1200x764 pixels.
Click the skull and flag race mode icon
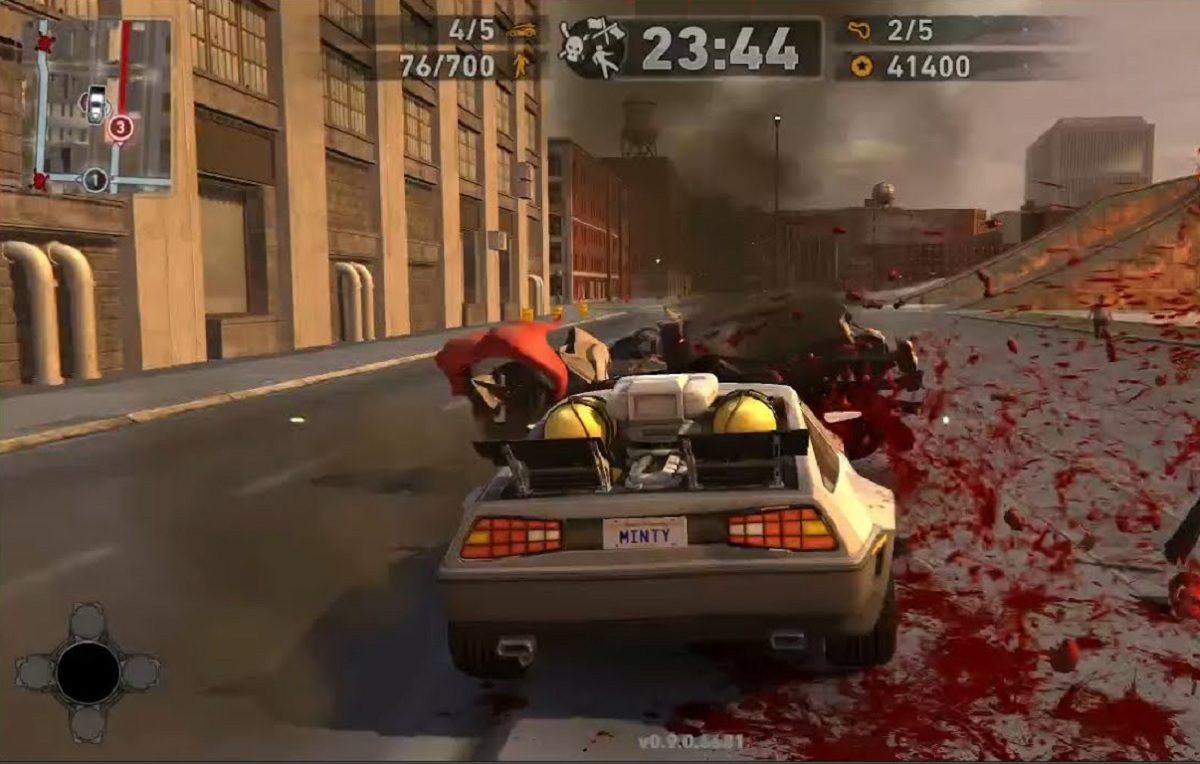tap(593, 48)
